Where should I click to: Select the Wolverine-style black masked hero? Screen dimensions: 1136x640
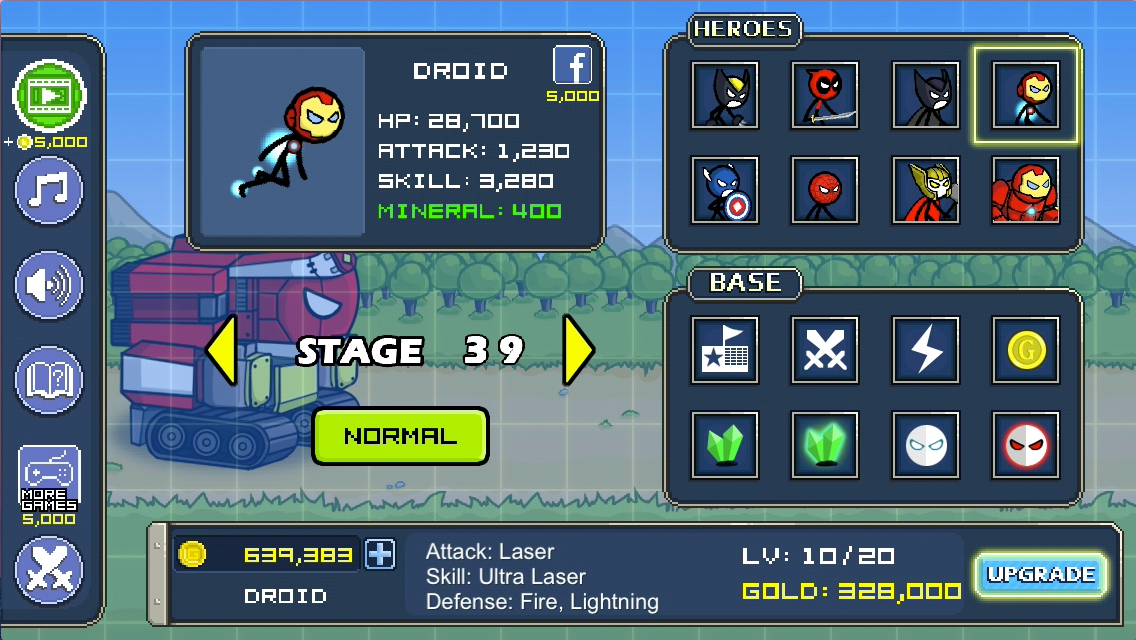pos(724,95)
